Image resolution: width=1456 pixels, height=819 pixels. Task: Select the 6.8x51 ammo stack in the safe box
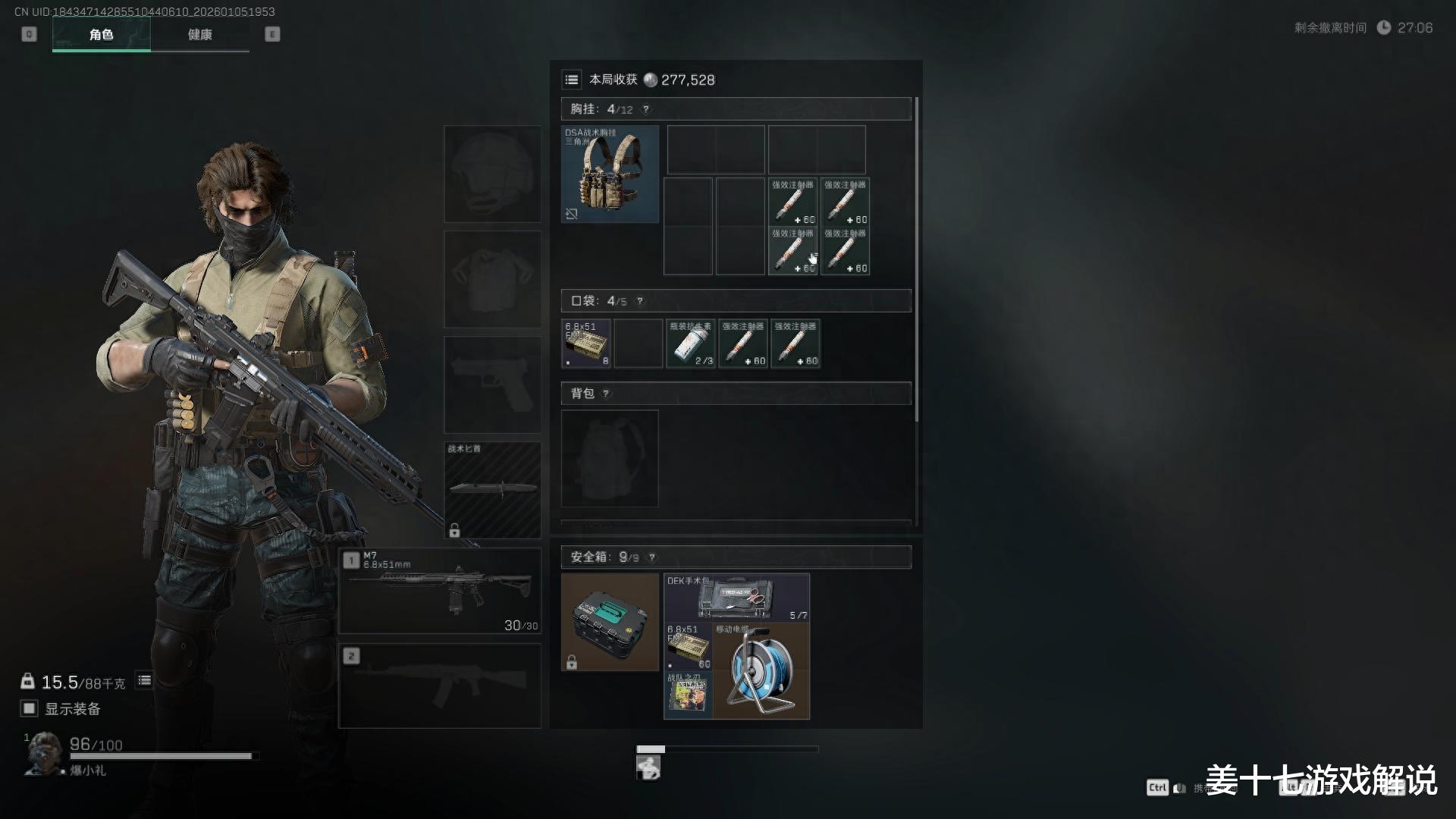(x=688, y=647)
